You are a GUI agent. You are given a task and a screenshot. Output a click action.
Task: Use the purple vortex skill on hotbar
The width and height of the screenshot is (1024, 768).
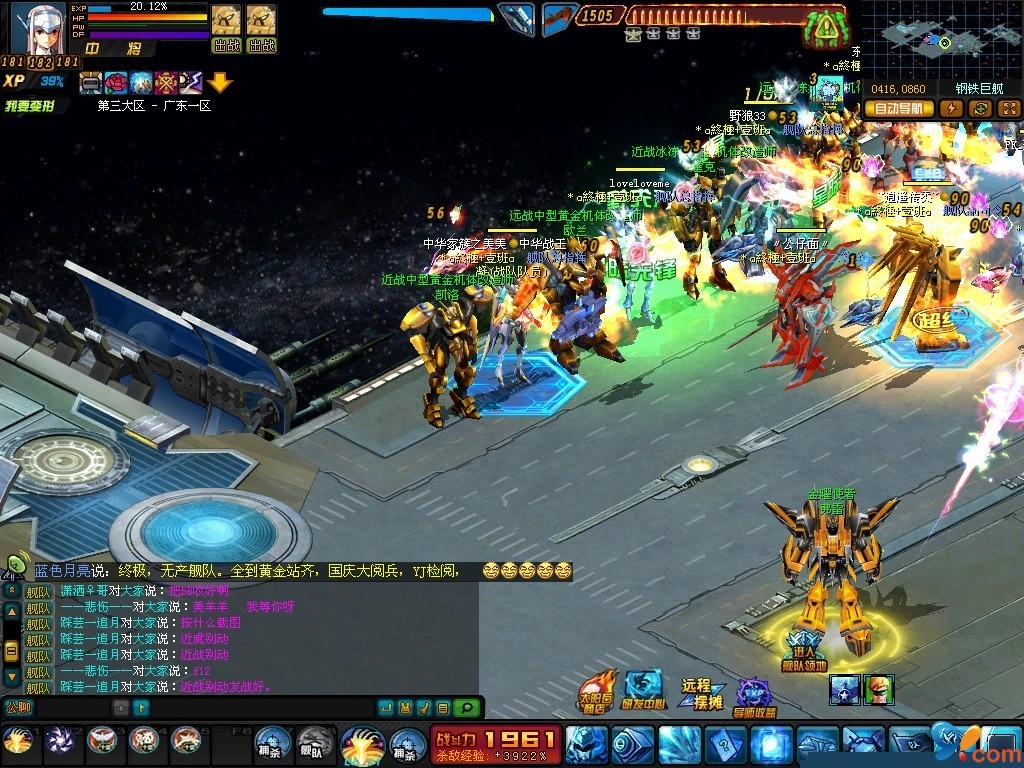(x=58, y=741)
